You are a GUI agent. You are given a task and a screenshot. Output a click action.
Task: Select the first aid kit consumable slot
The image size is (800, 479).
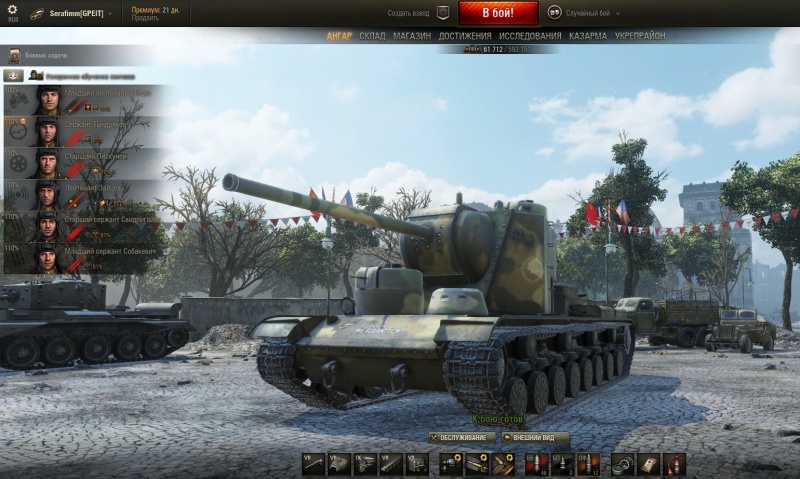click(649, 464)
